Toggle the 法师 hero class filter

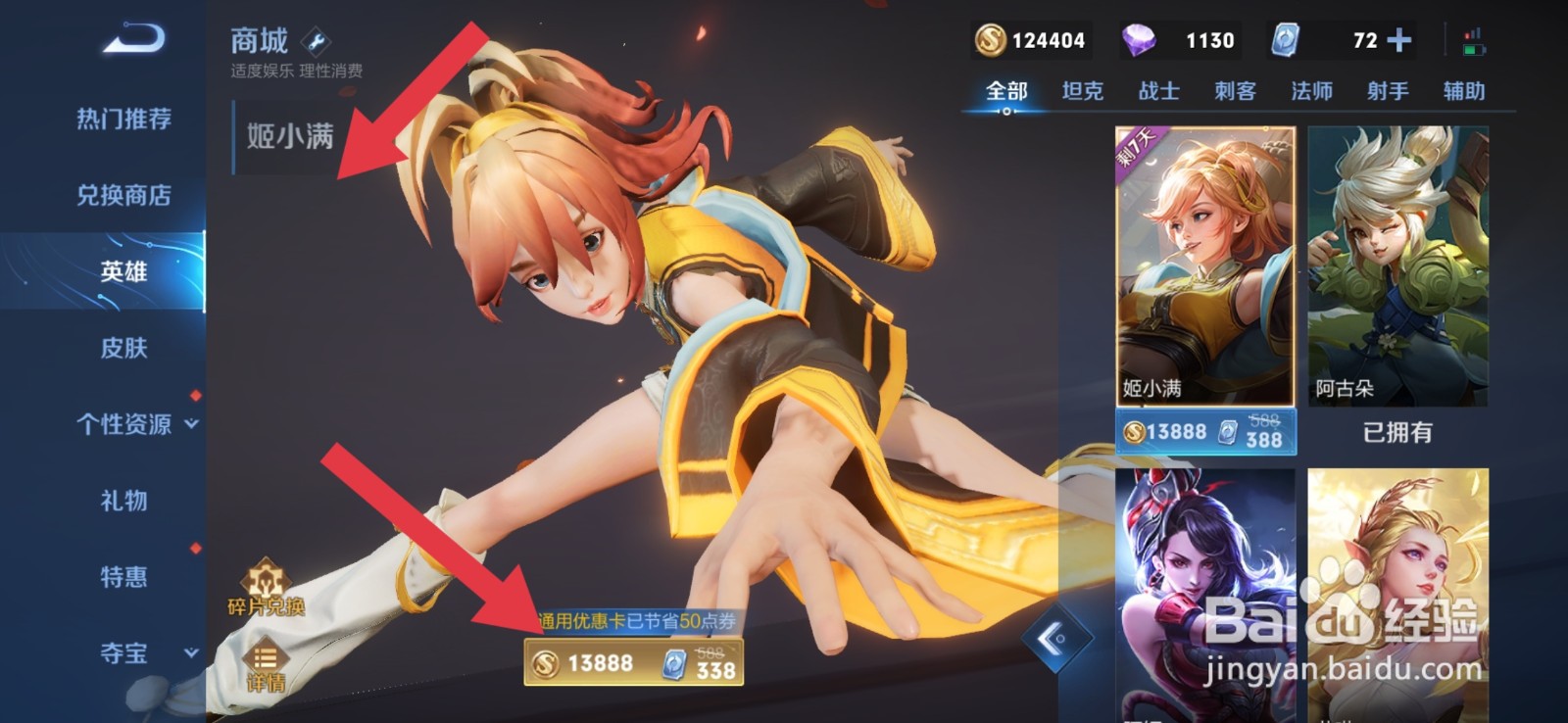(1312, 91)
